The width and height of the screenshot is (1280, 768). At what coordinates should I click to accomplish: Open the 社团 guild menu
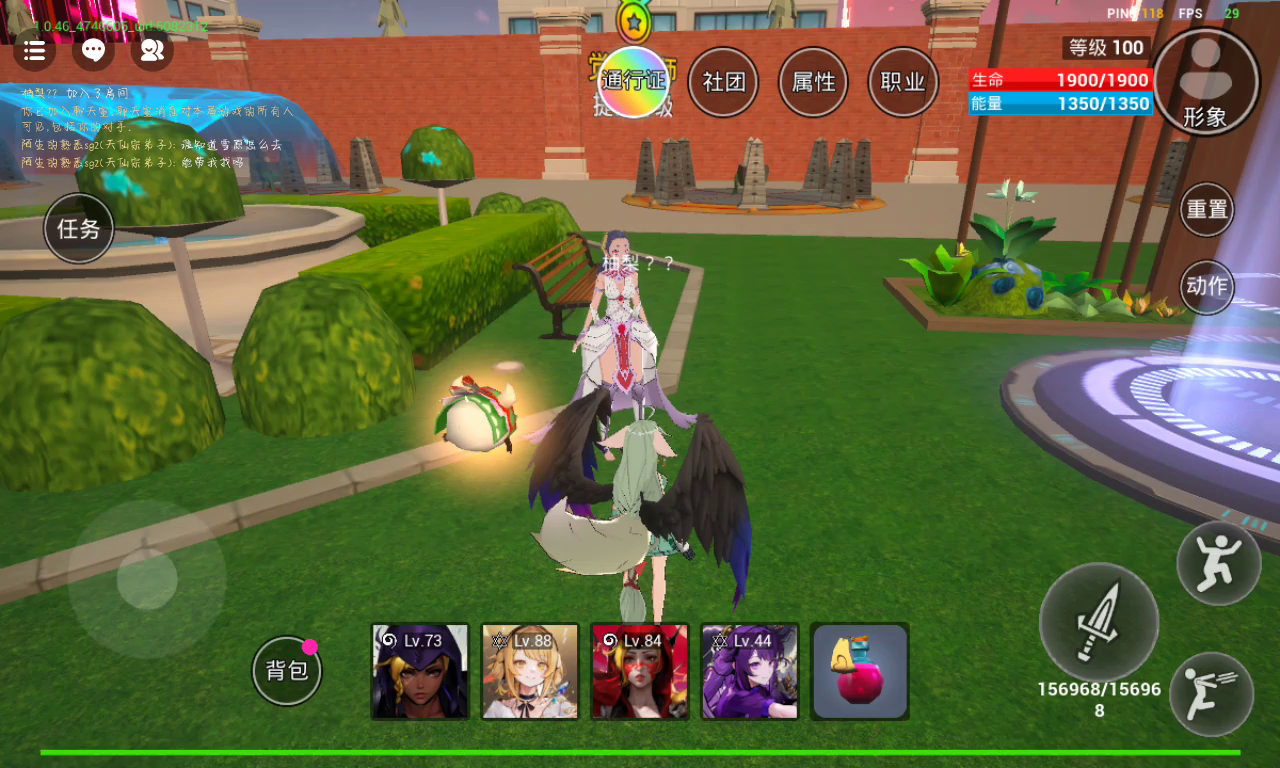click(724, 82)
